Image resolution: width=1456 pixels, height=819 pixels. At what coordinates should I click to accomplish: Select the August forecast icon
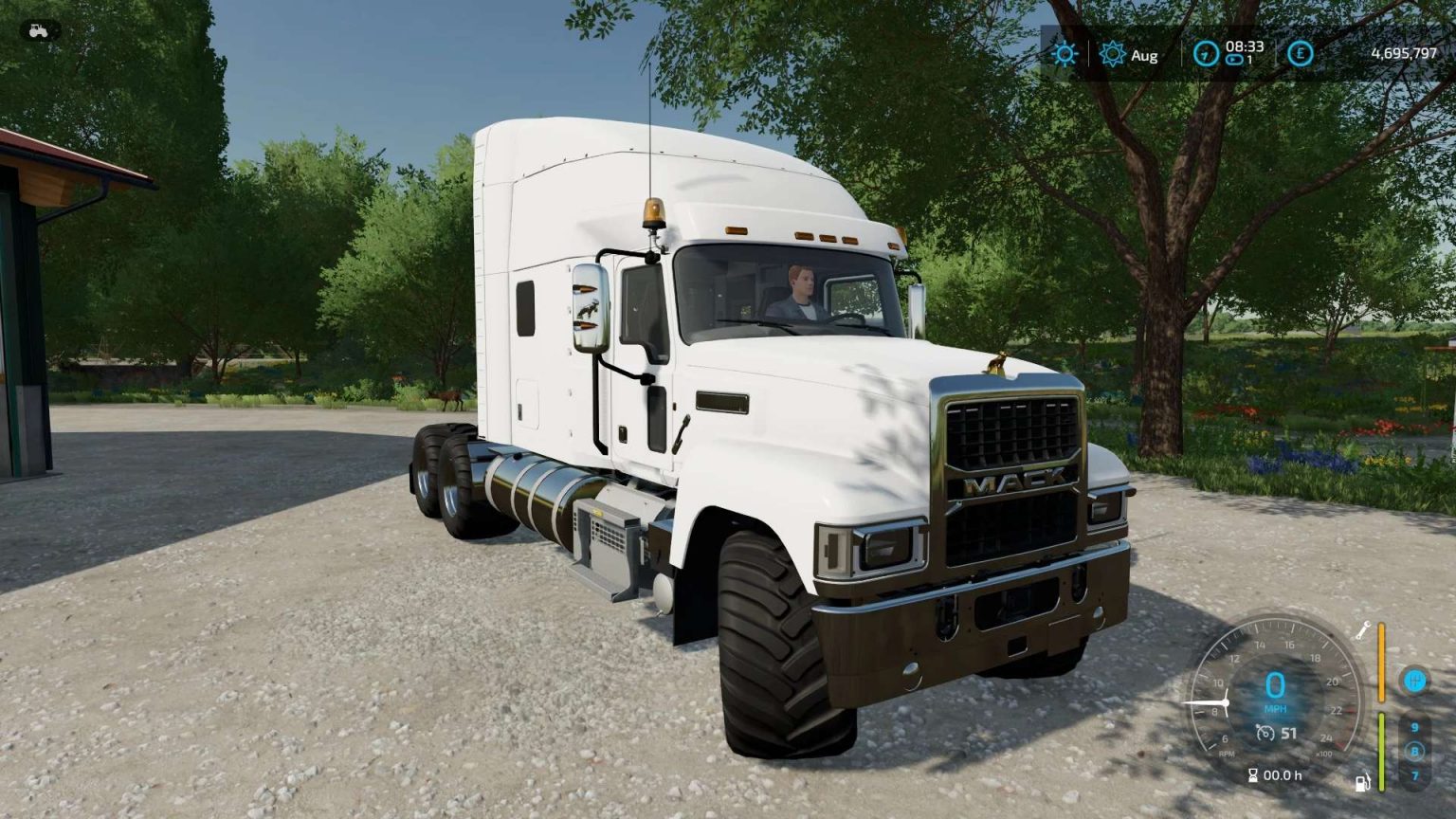(1112, 54)
